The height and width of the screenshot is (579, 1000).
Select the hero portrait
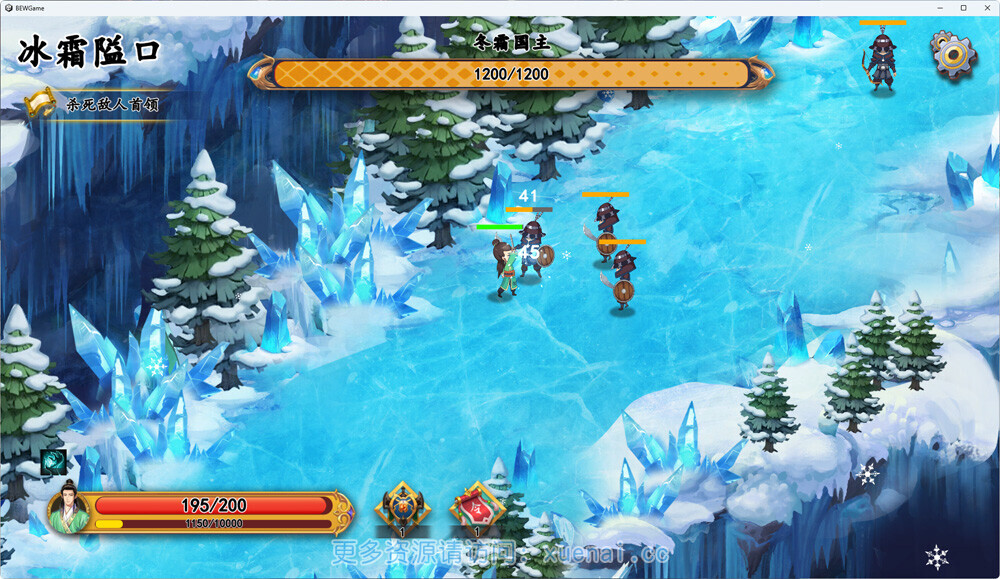pyautogui.click(x=69, y=506)
